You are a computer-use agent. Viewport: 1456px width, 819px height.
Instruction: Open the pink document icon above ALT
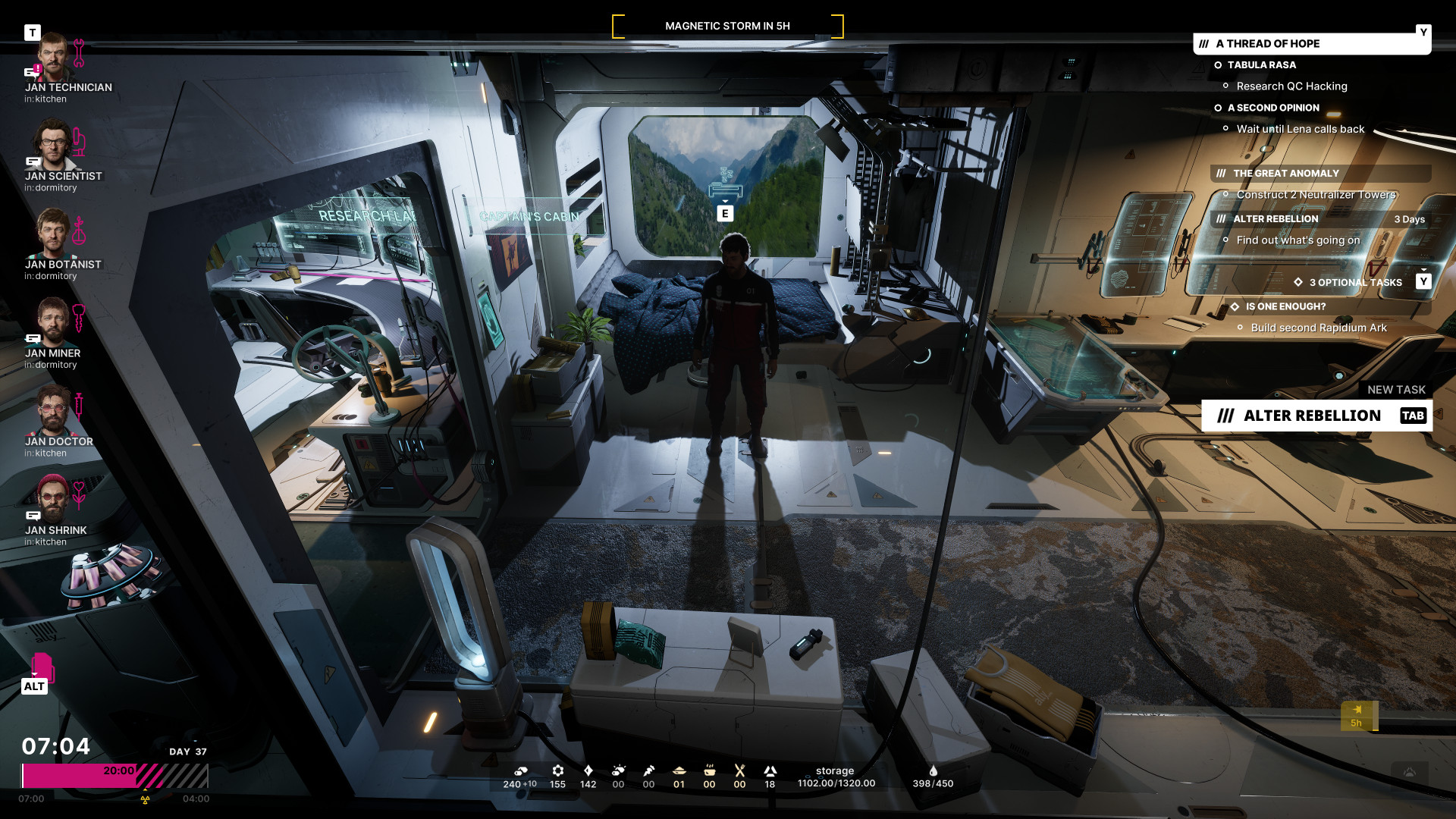point(42,667)
